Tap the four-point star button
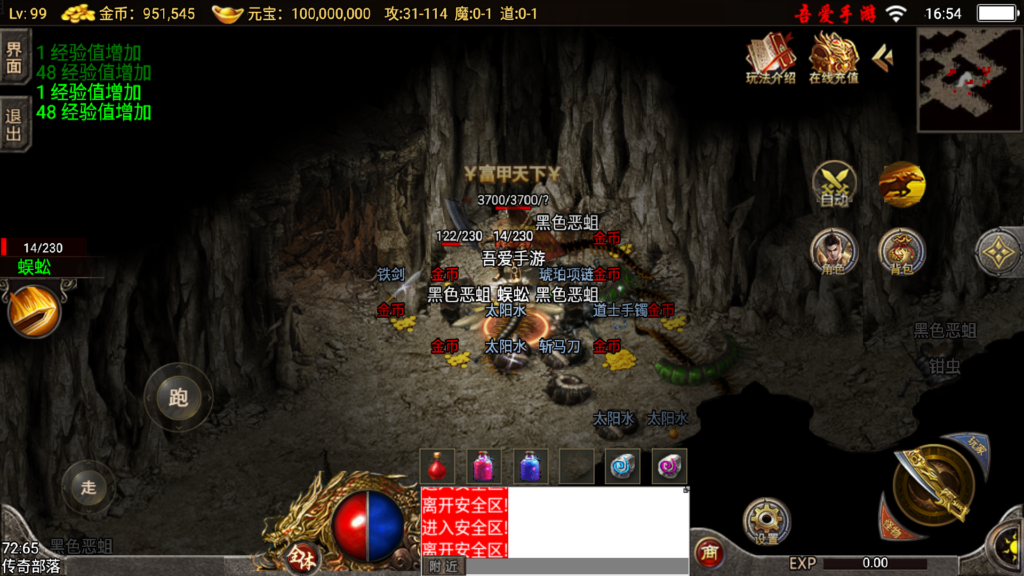This screenshot has height=576, width=1024. 997,252
